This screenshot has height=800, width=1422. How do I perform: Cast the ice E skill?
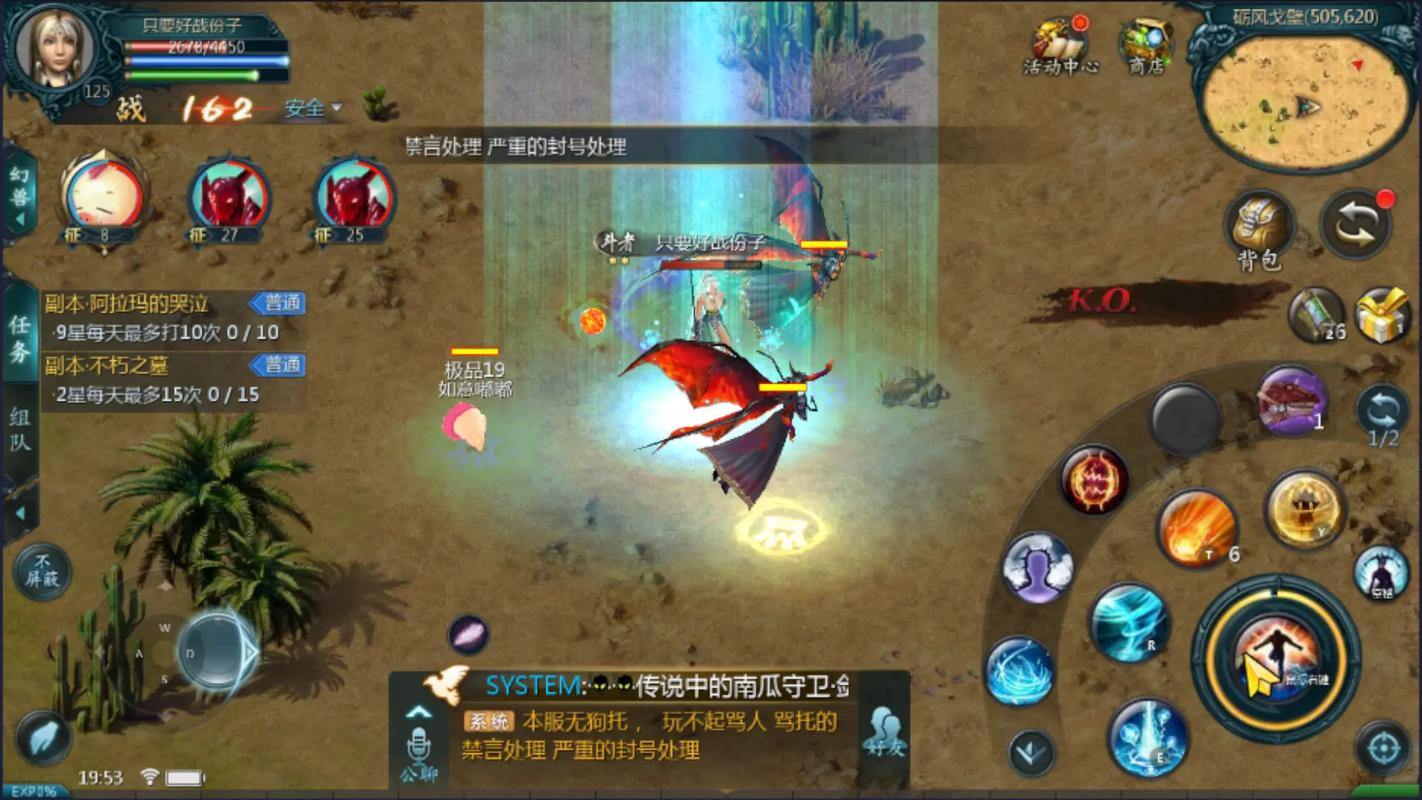point(1148,737)
